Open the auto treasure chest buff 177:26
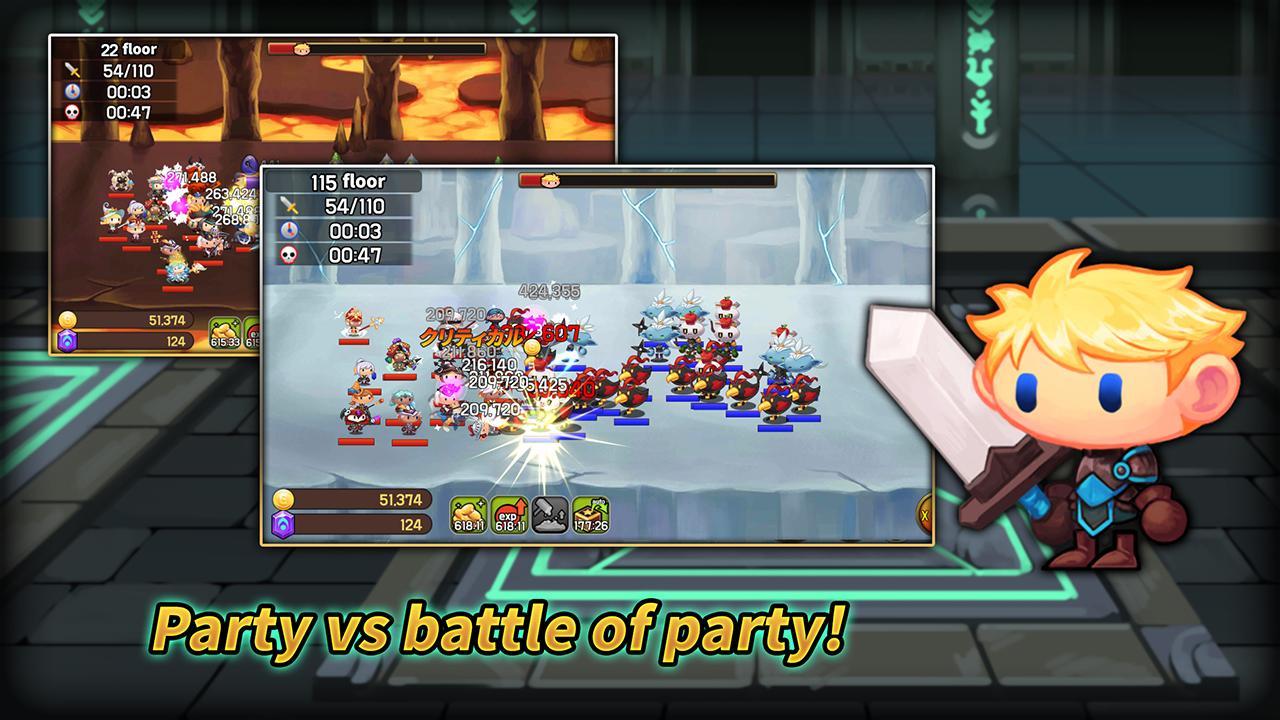The width and height of the screenshot is (1280, 720). 591,514
